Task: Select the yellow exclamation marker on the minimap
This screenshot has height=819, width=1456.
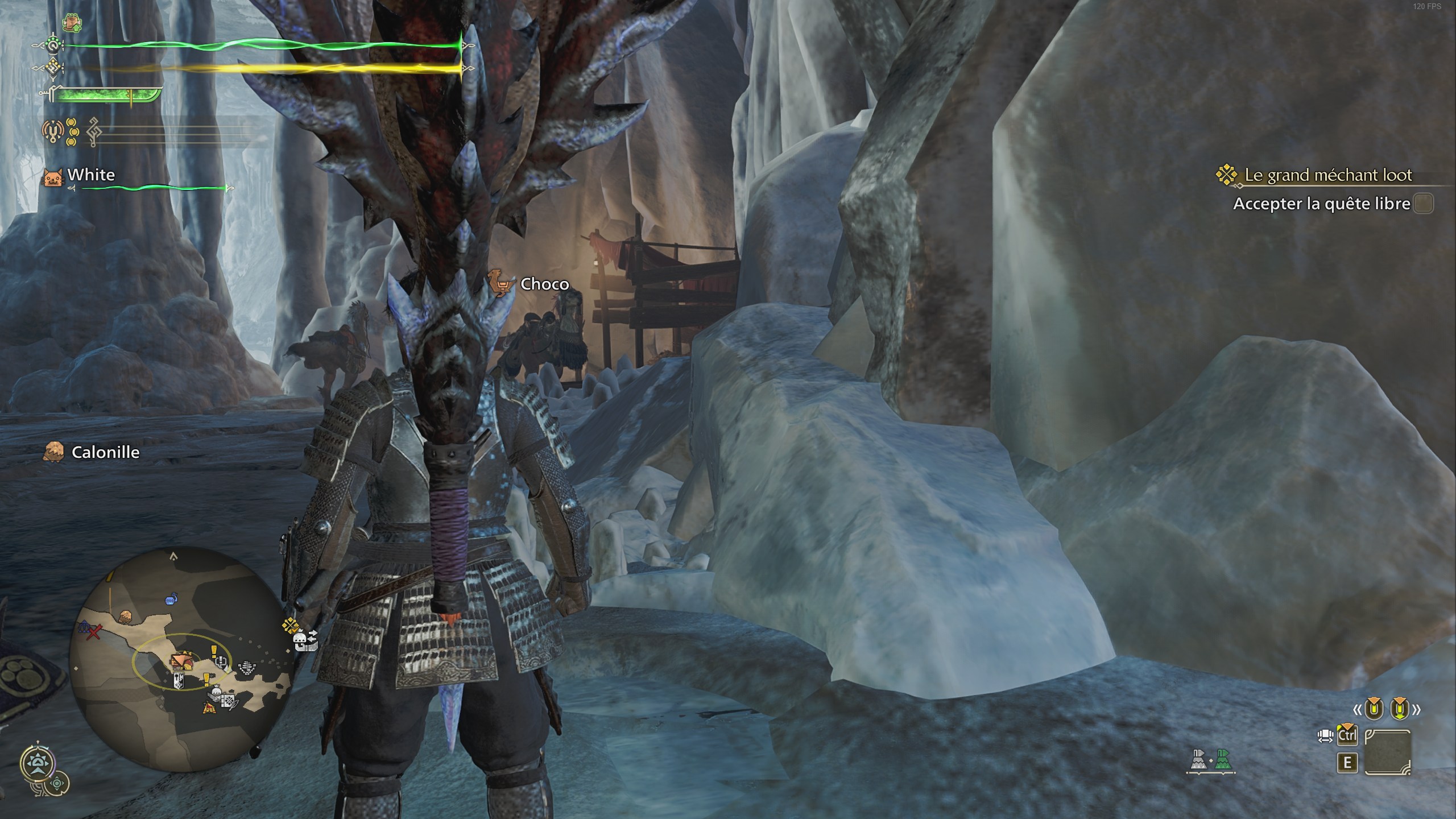Action: 214,652
